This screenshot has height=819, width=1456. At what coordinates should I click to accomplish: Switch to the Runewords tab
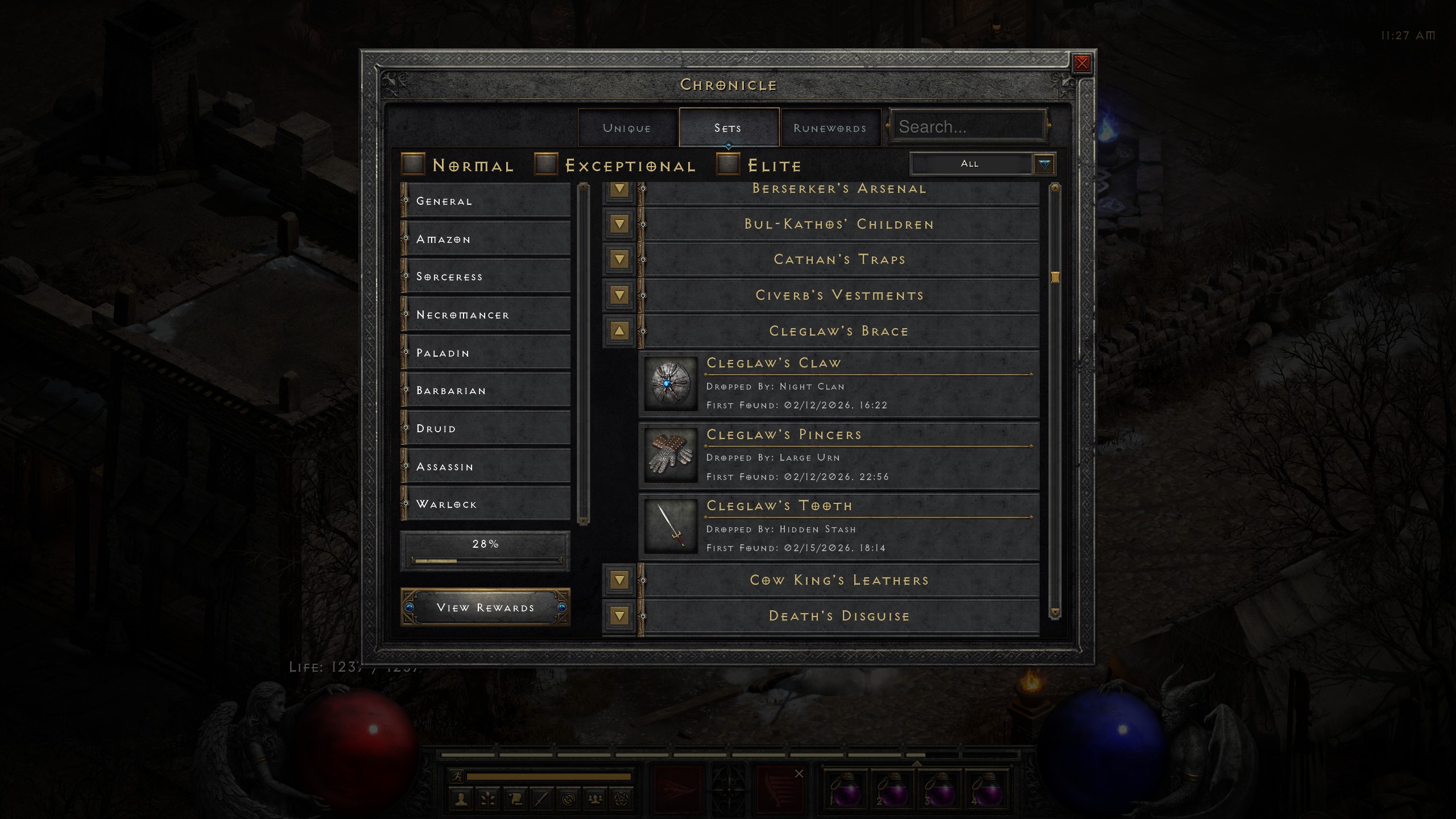pos(830,128)
